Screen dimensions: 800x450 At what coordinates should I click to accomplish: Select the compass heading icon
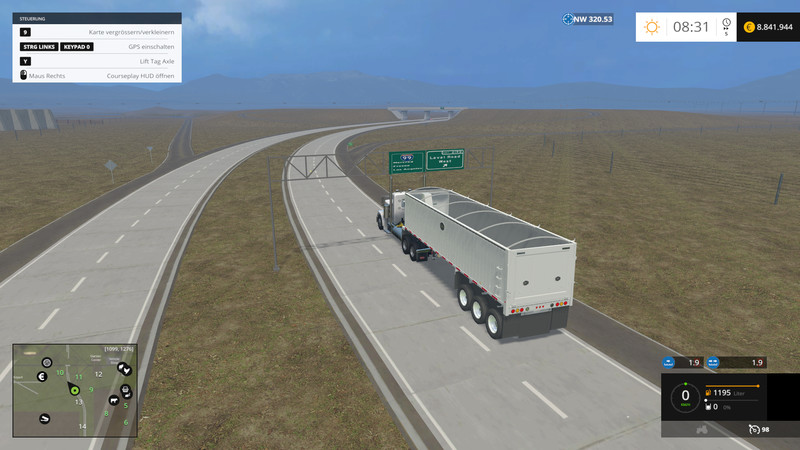pyautogui.click(x=567, y=19)
